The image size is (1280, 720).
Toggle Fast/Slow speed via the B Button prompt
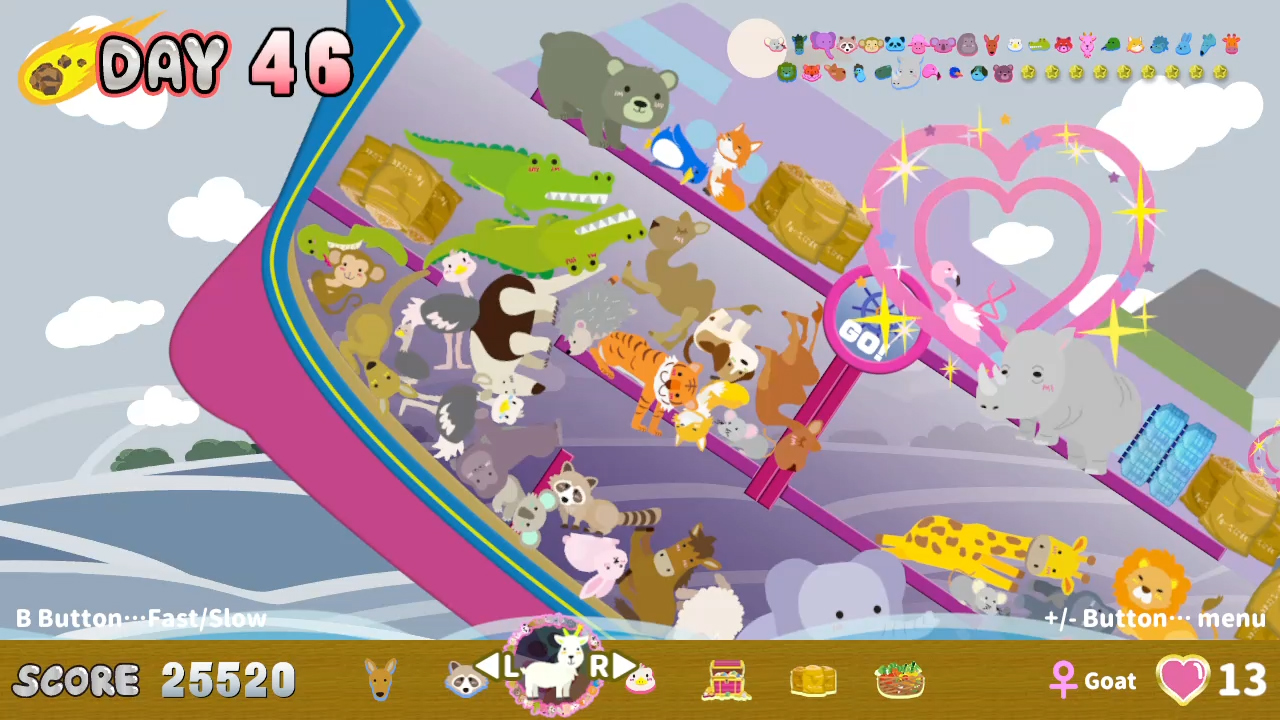click(140, 618)
